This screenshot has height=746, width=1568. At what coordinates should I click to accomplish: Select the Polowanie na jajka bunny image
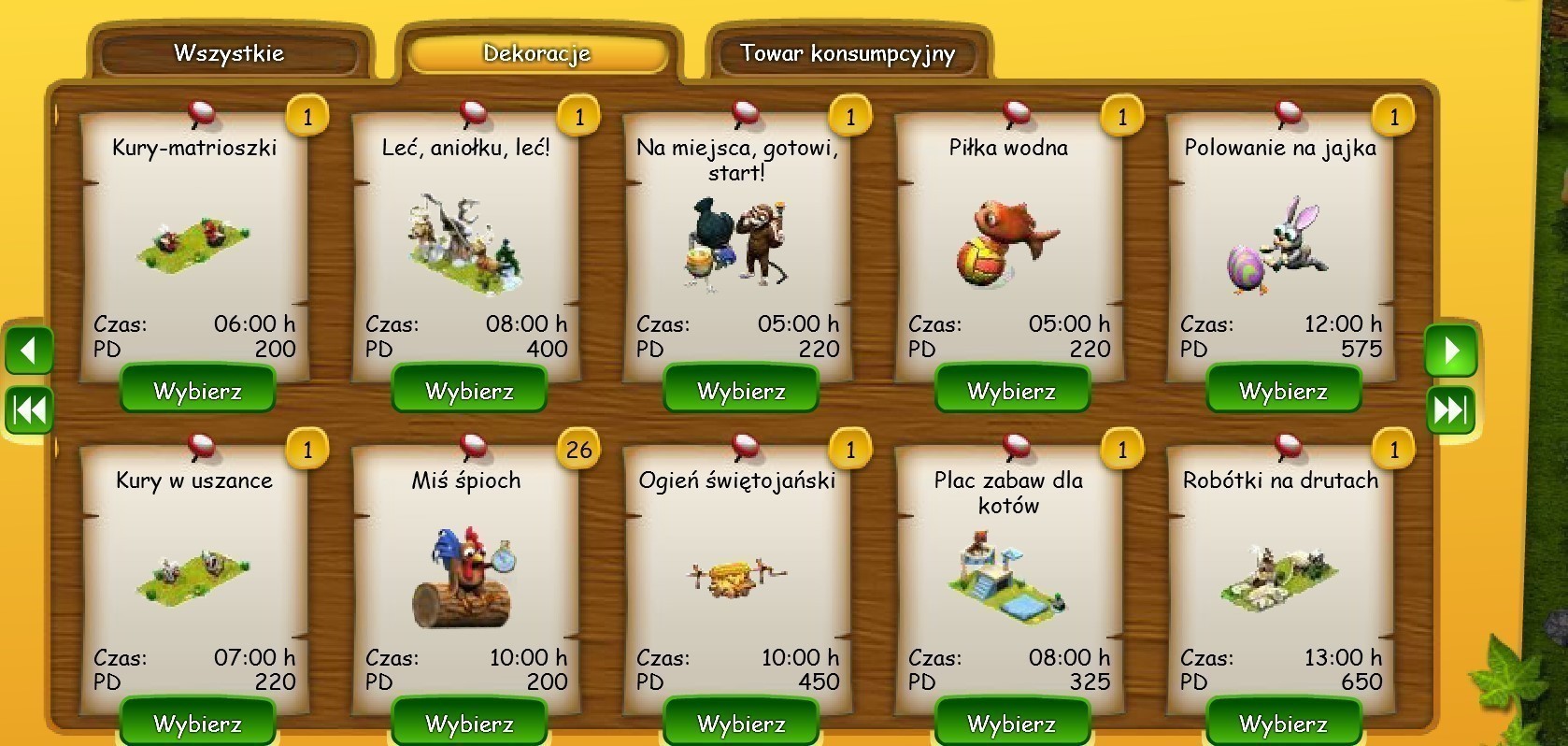[x=1278, y=245]
